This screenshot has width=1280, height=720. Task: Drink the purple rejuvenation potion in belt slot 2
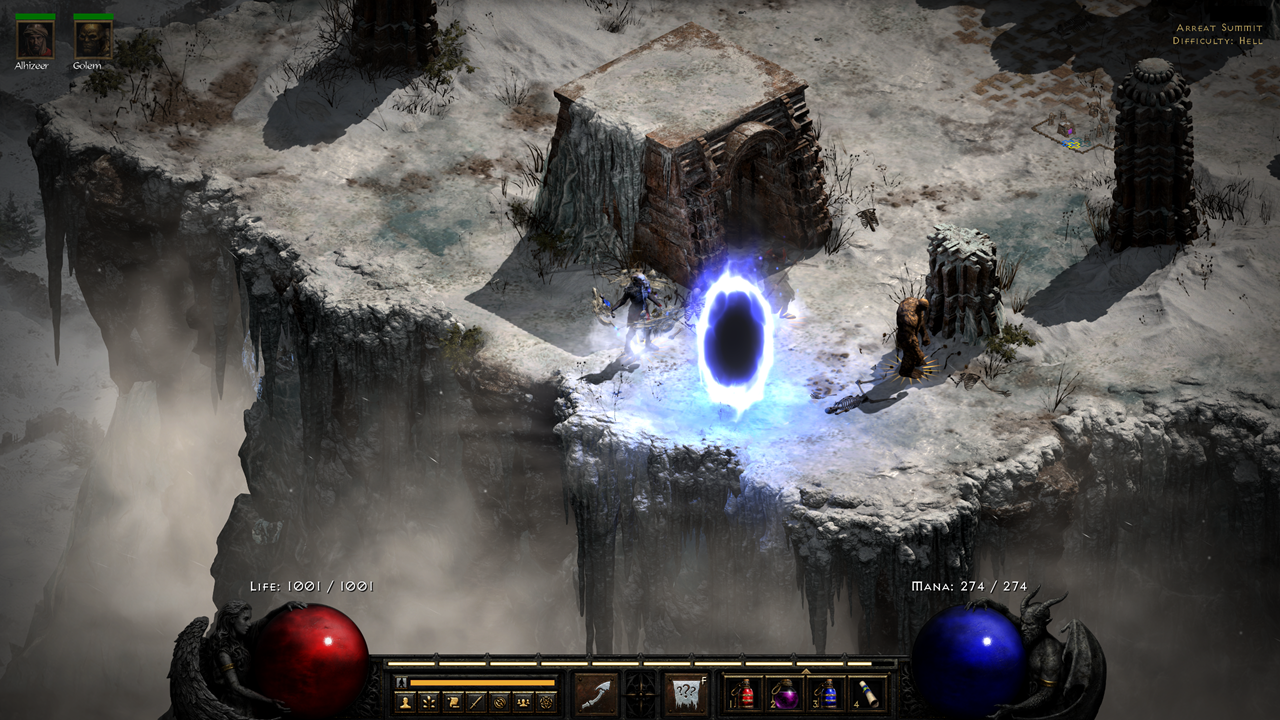pyautogui.click(x=786, y=694)
